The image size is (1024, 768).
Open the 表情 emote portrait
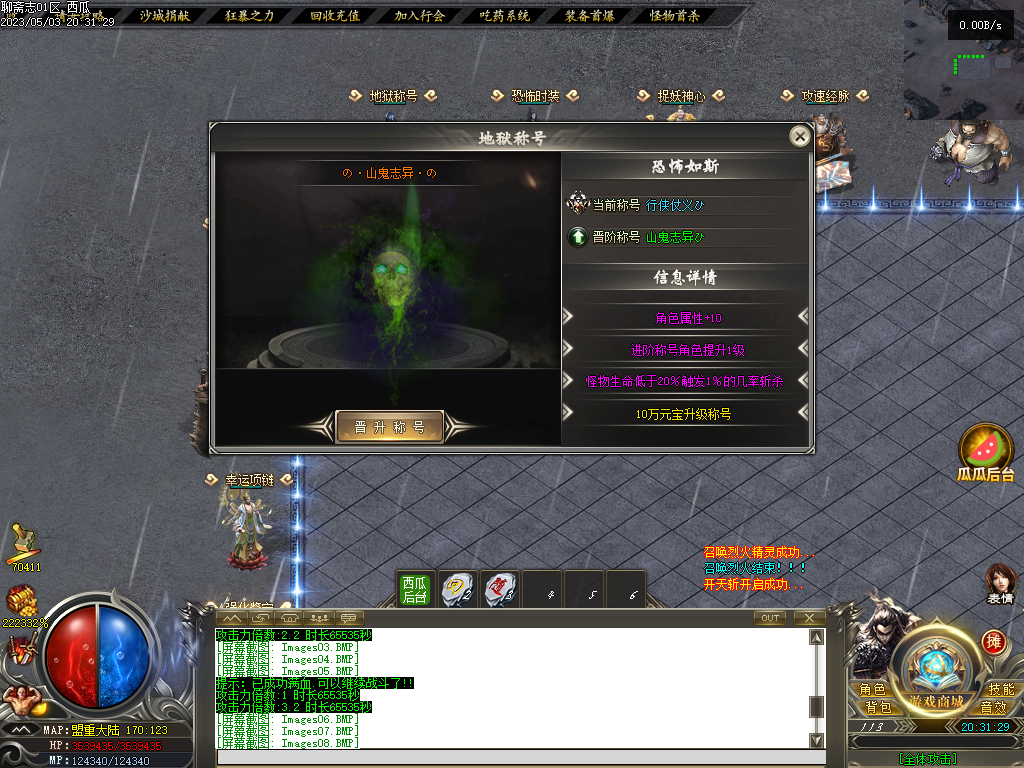[x=1000, y=583]
